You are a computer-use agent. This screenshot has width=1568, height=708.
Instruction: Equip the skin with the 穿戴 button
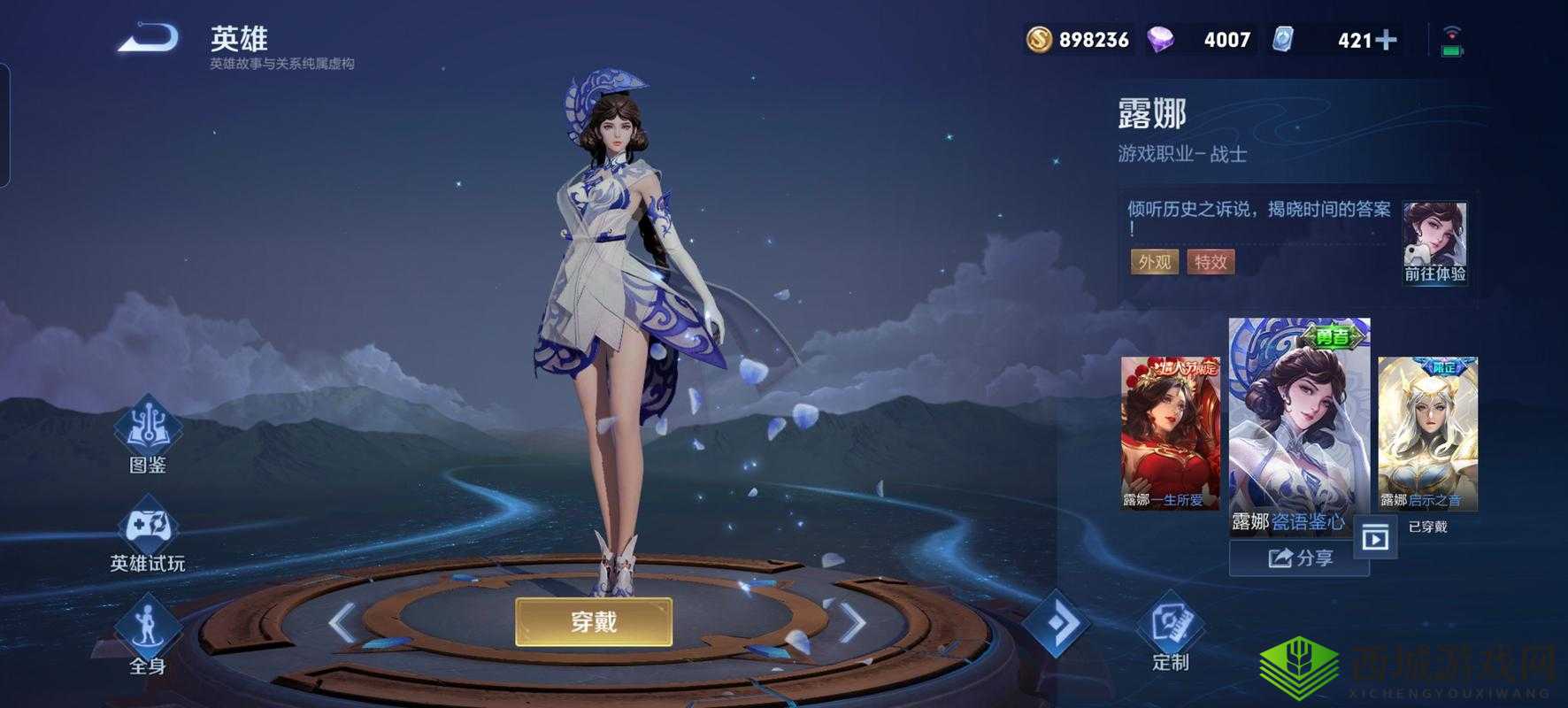[594, 622]
